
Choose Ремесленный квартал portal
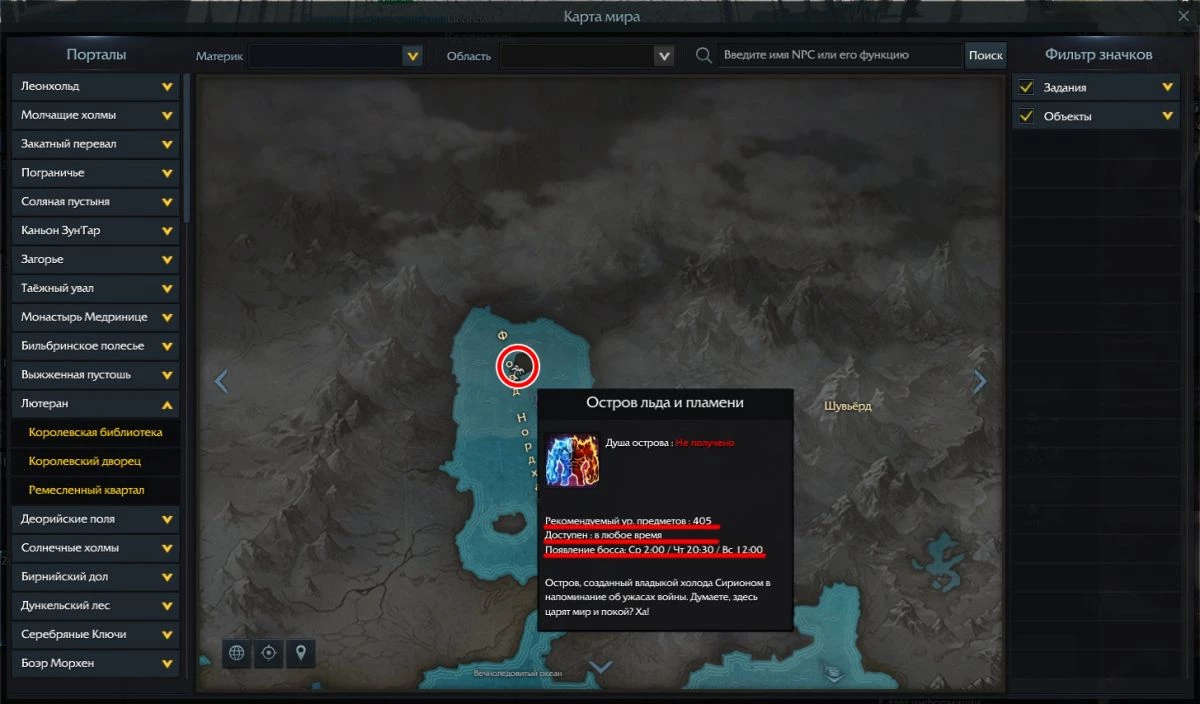pos(87,491)
